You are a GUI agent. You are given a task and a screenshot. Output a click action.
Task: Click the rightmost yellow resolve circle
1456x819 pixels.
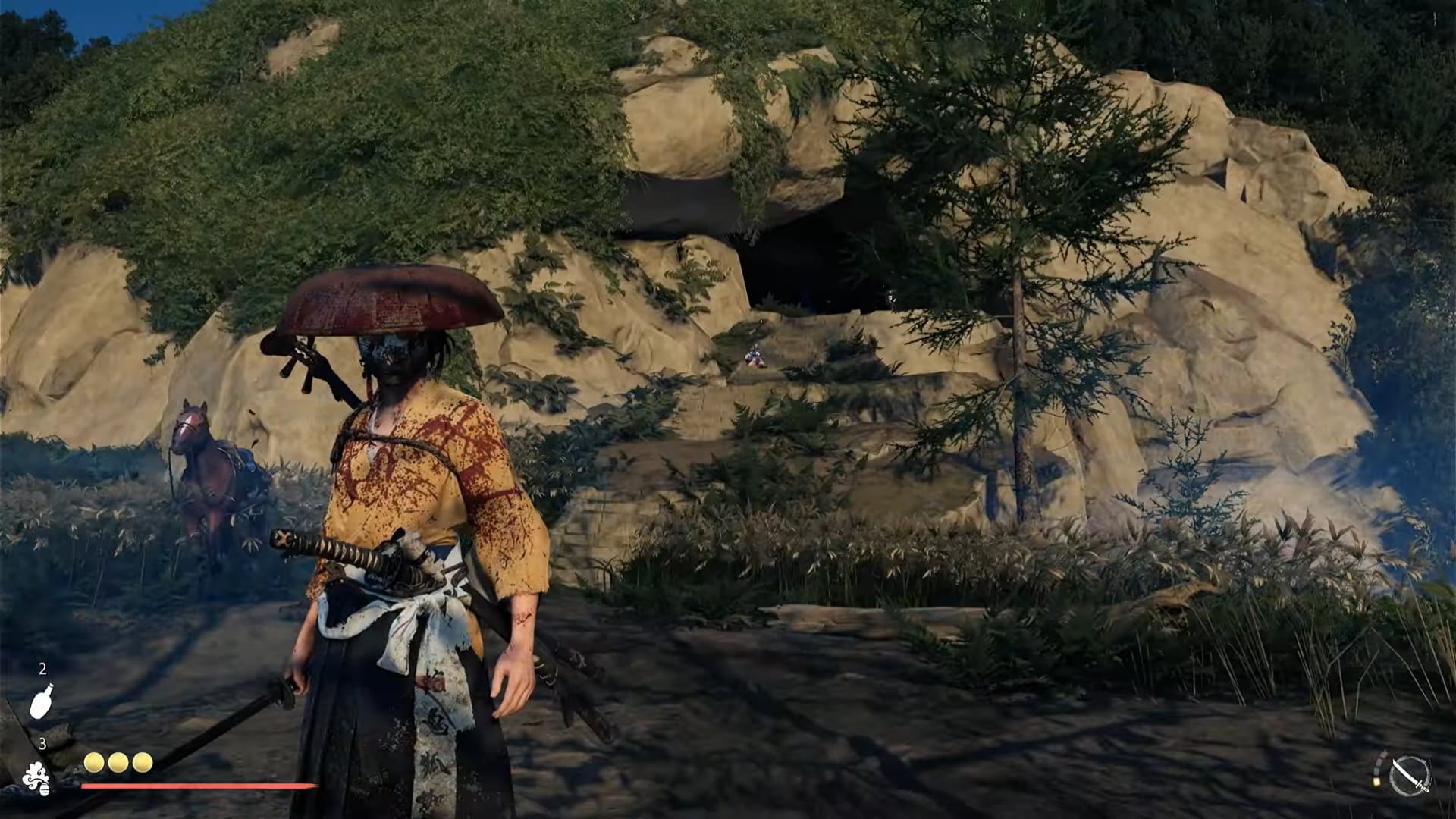coord(143,762)
